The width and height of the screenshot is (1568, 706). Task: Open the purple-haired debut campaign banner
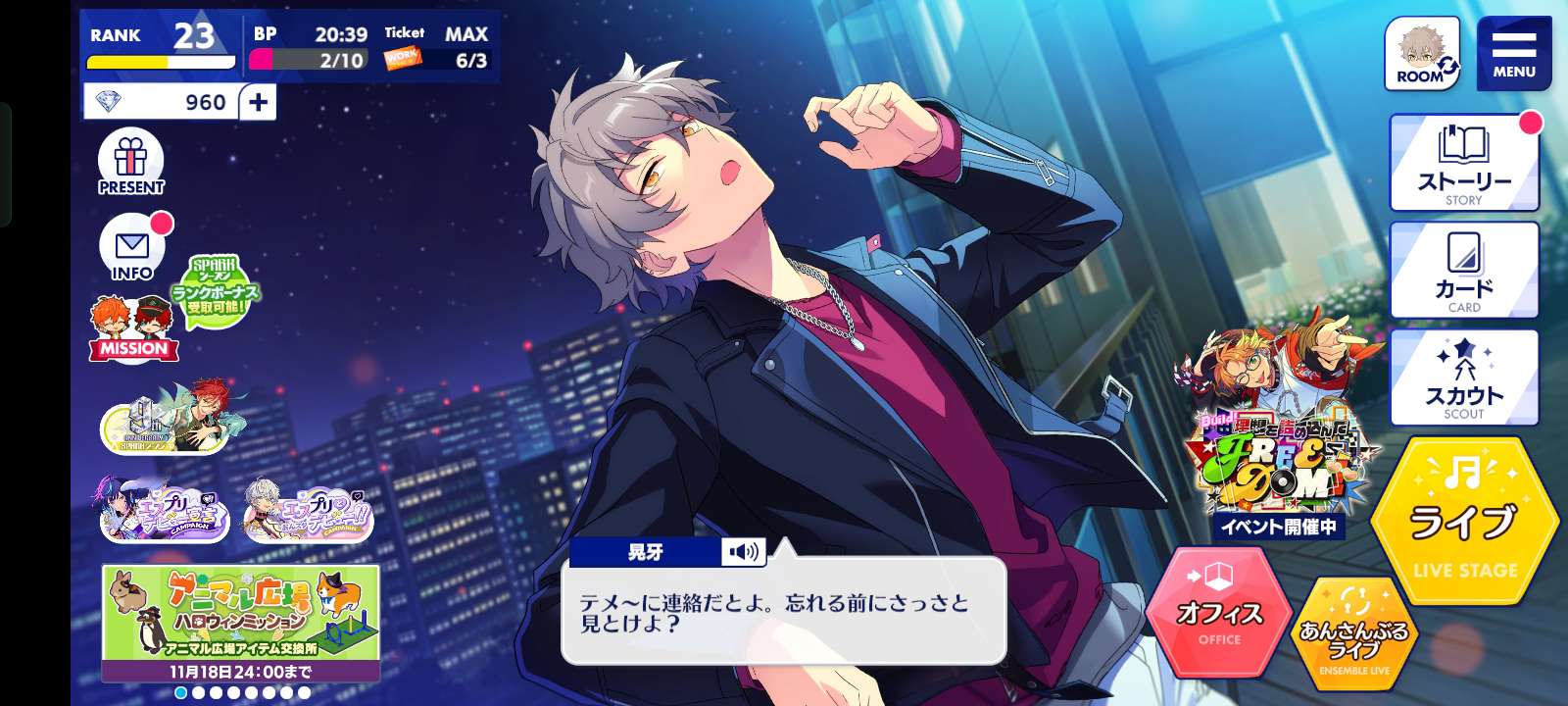tap(165, 510)
